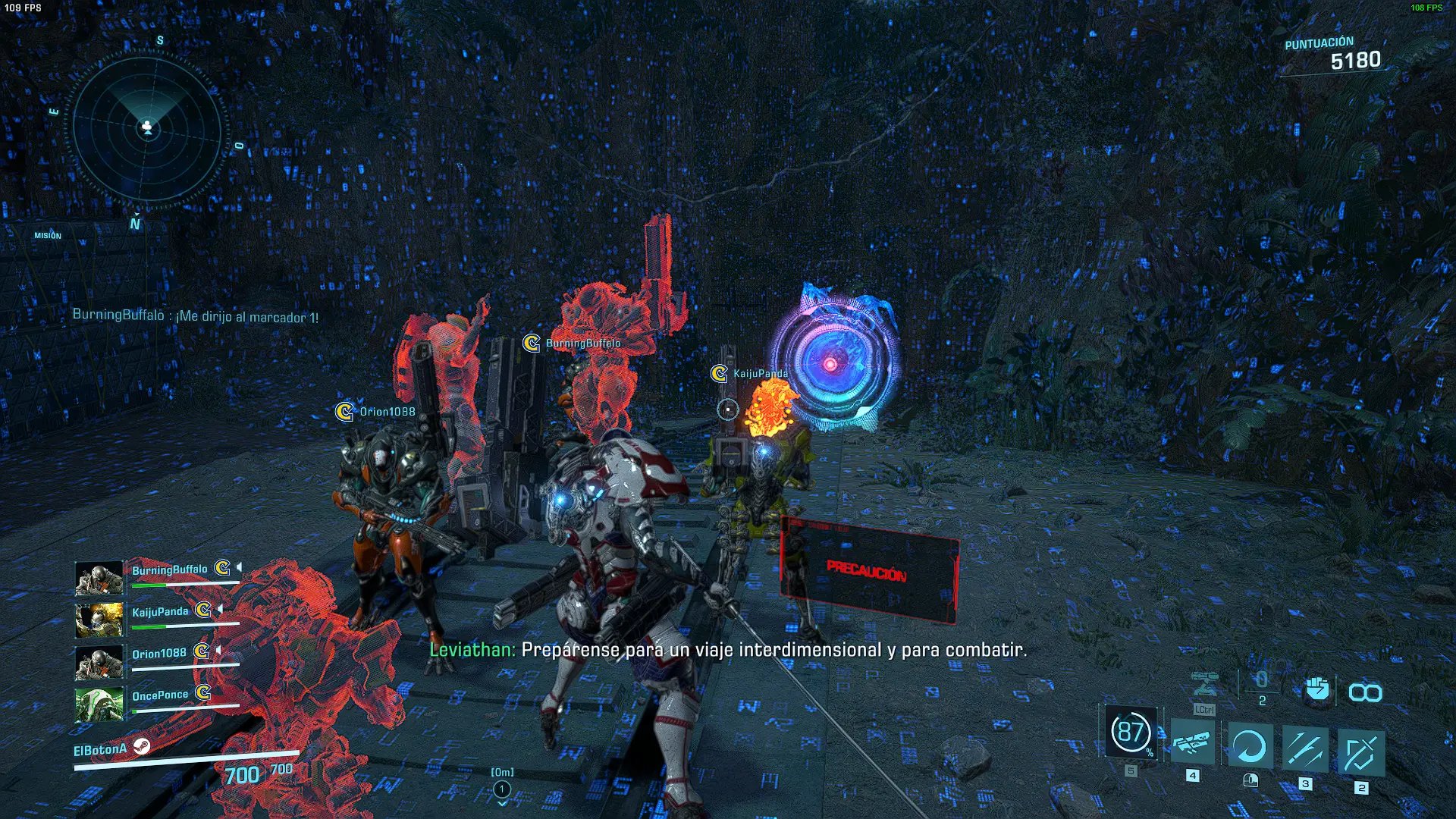Trigger the sword thrust ability icon

click(x=1304, y=749)
